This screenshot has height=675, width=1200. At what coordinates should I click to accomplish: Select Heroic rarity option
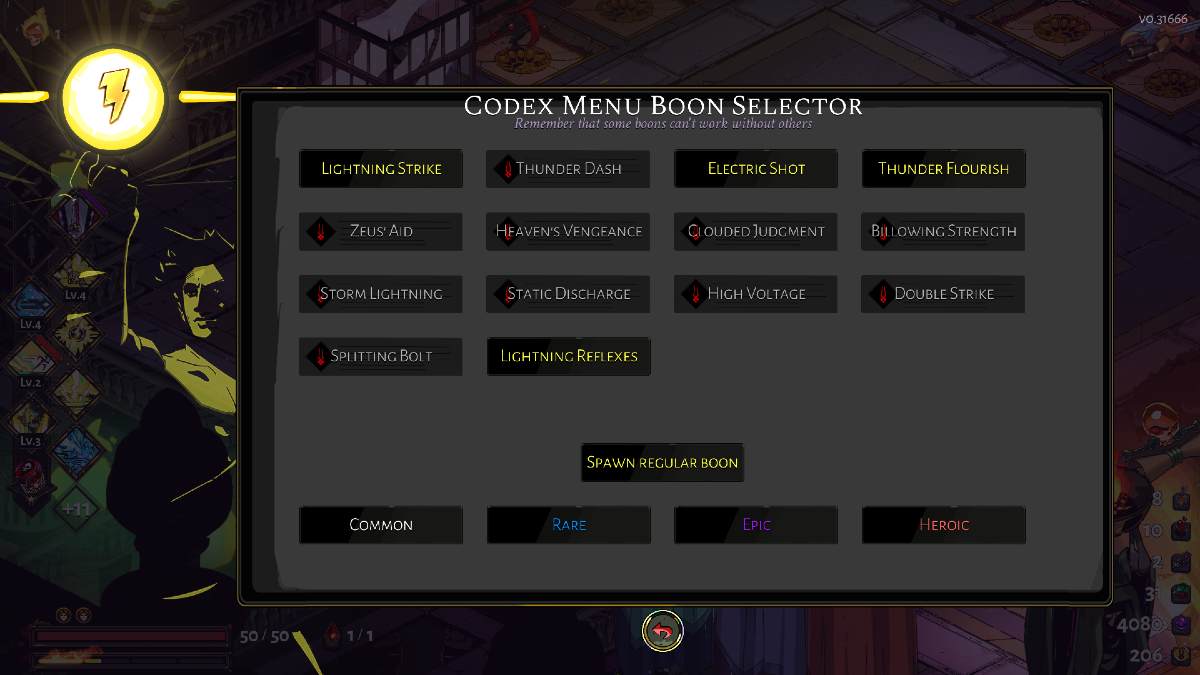pyautogui.click(x=943, y=525)
